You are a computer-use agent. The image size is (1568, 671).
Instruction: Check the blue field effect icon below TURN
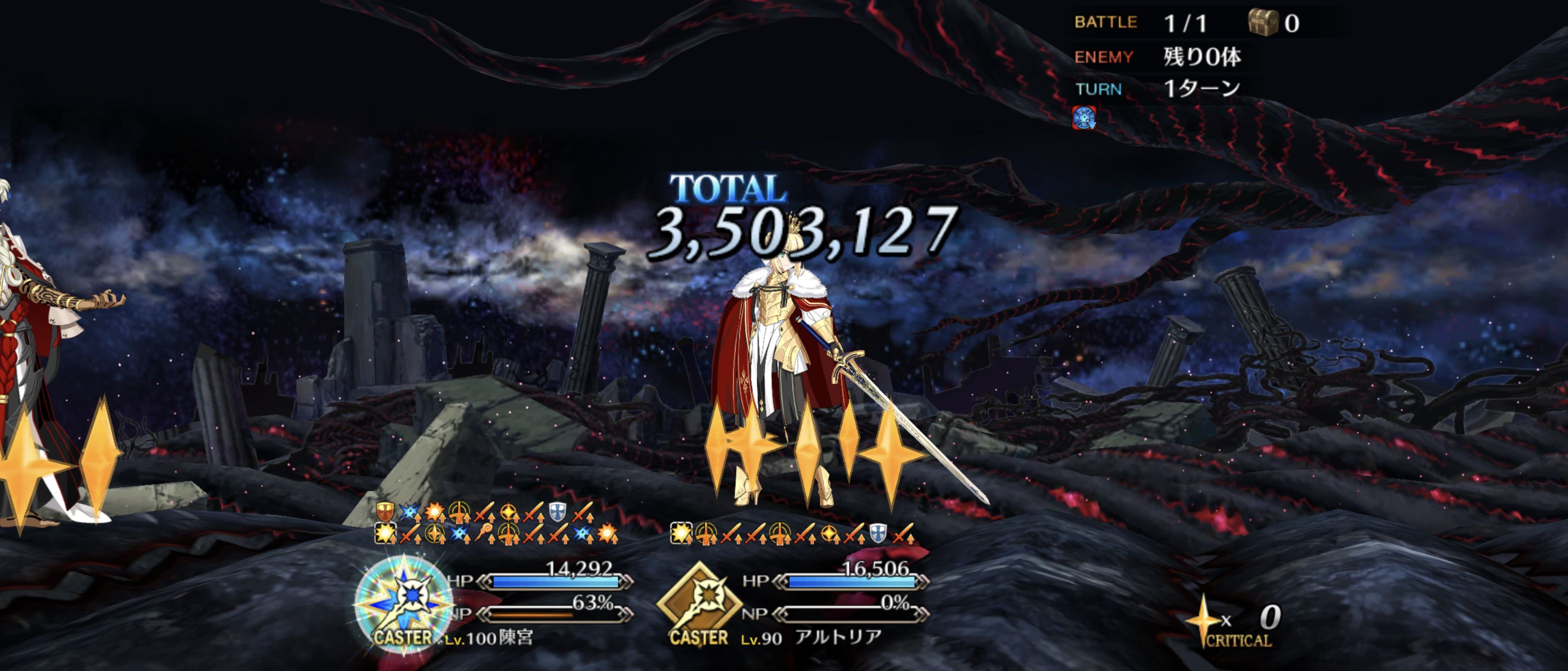[x=1084, y=117]
